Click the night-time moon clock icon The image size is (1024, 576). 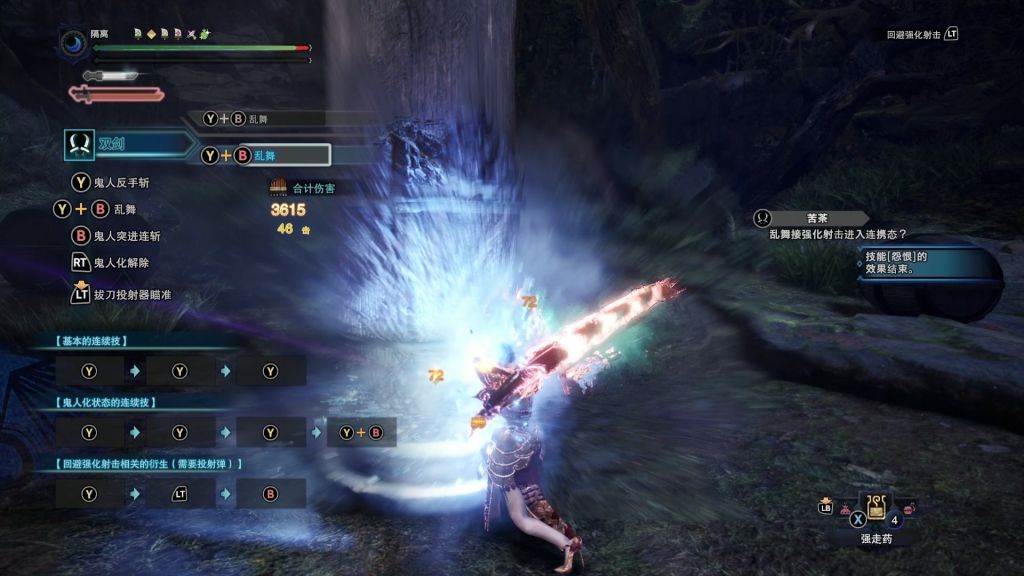pyautogui.click(x=75, y=45)
